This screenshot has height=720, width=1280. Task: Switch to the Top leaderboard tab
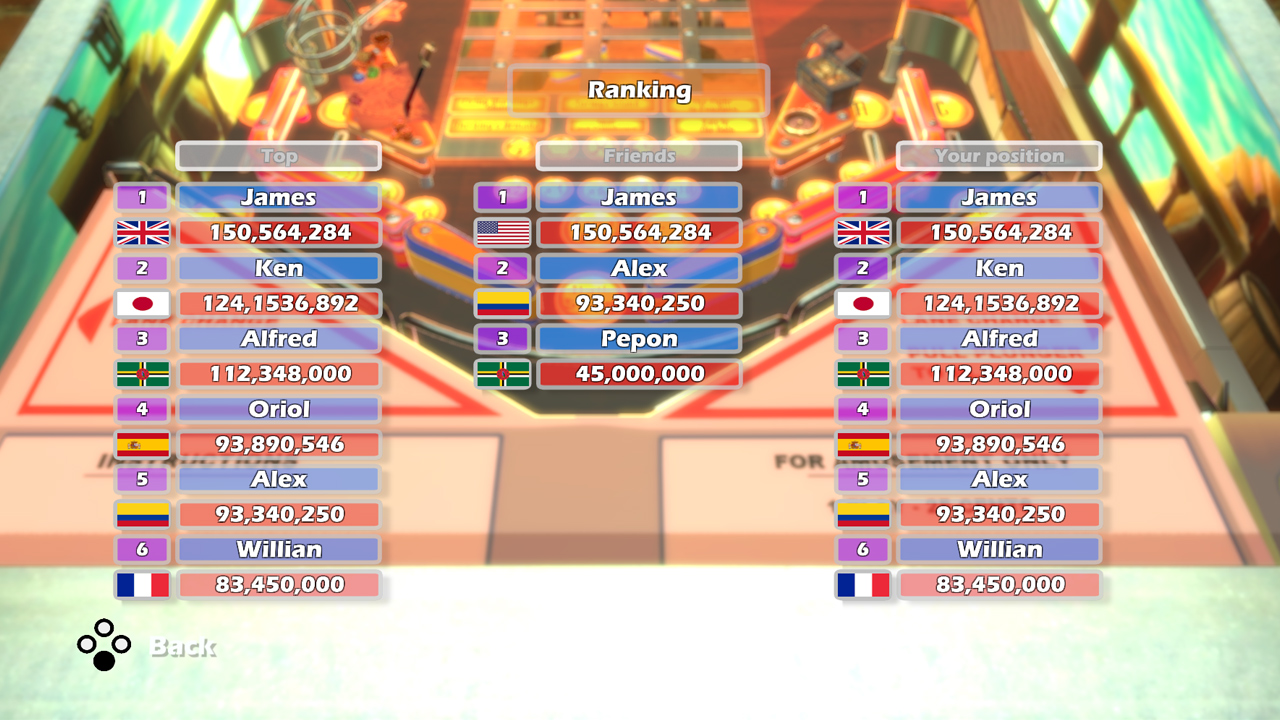coord(279,156)
